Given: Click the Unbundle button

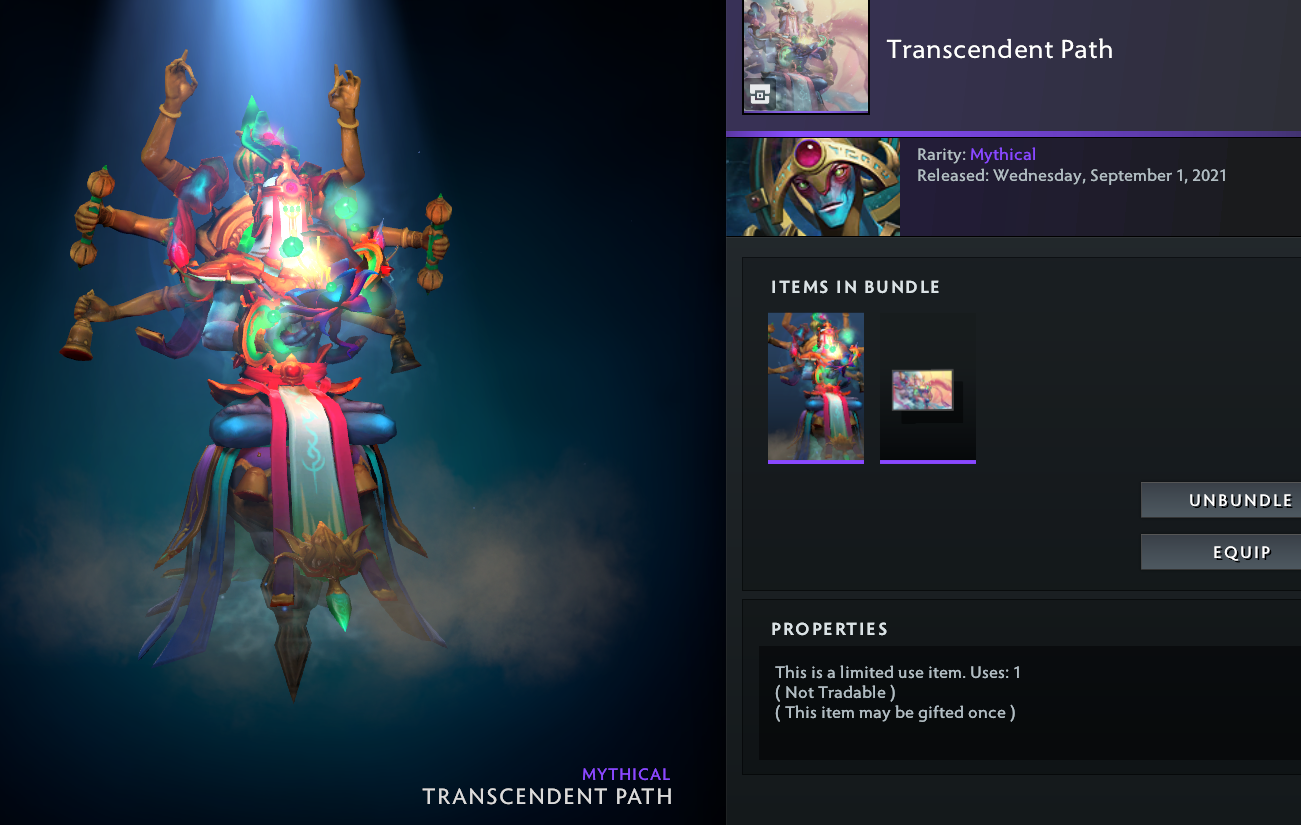Looking at the screenshot, I should point(1222,500).
